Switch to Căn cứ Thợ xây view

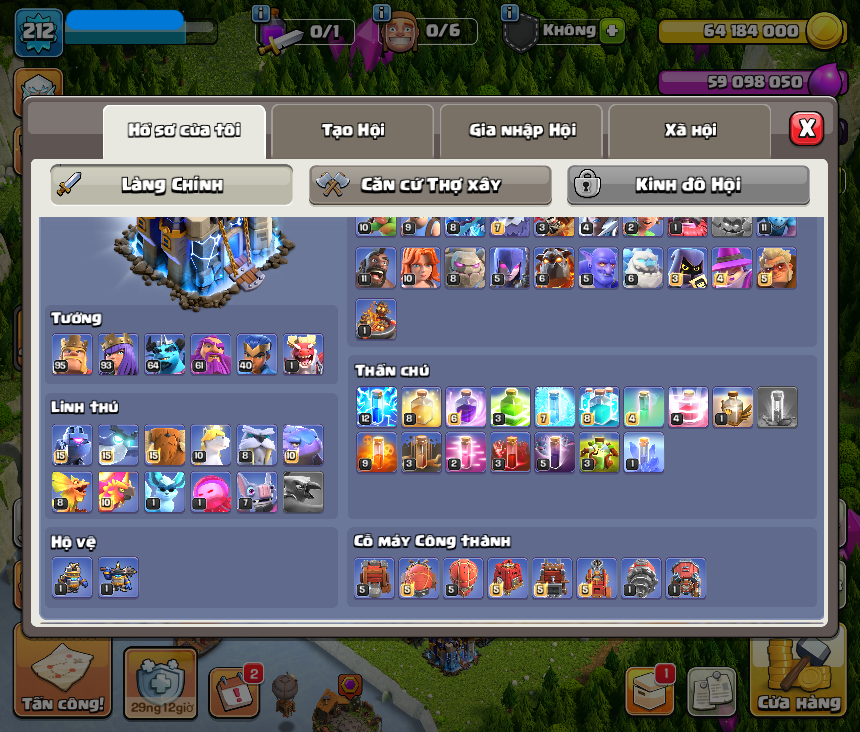pos(430,185)
